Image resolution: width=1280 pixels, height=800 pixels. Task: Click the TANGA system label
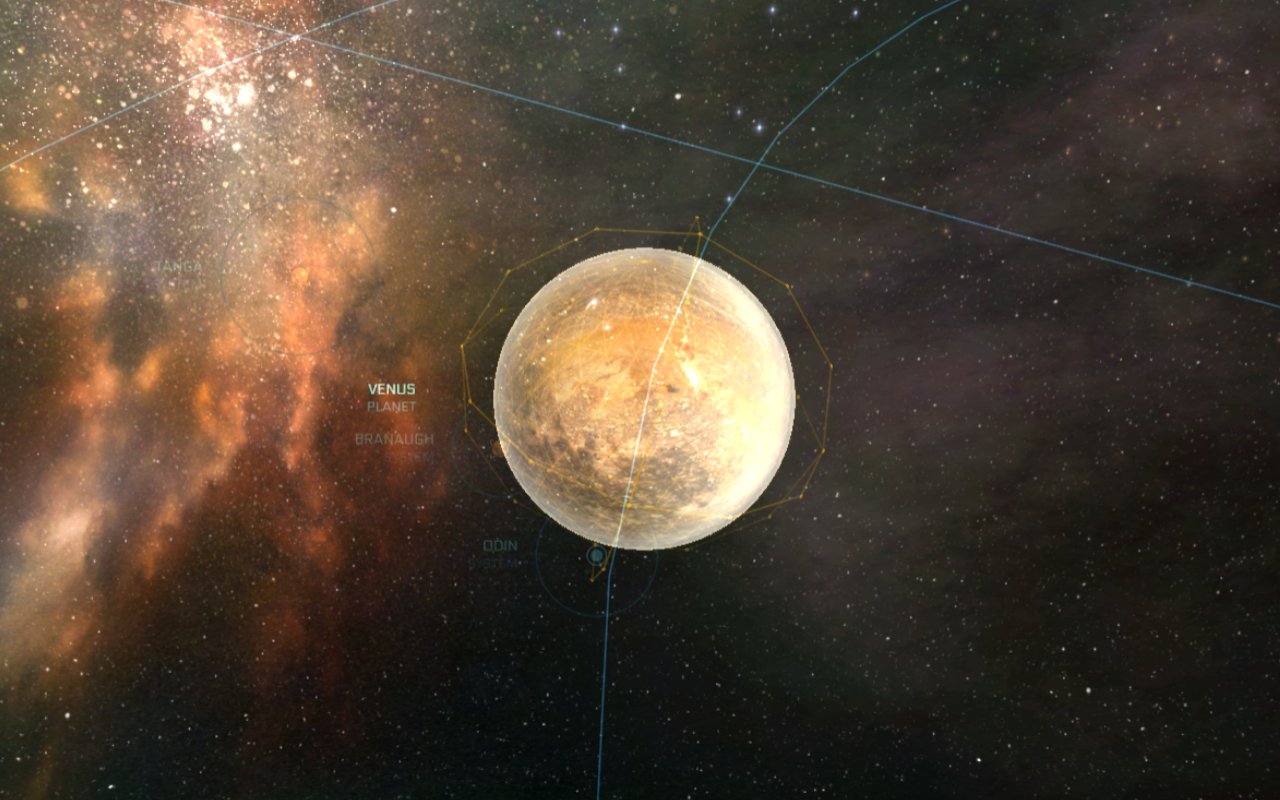click(181, 267)
